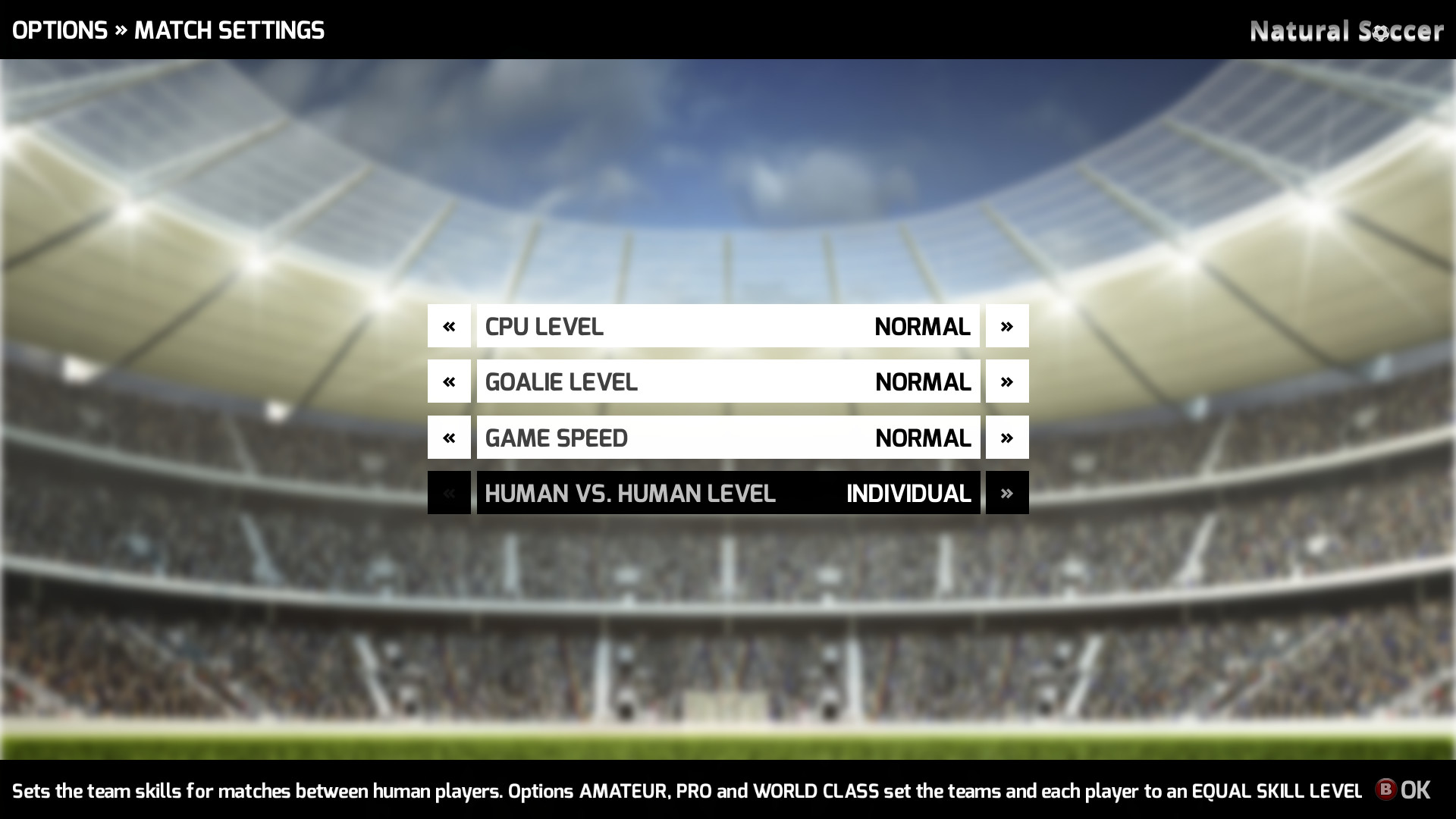Click the OPTIONS » MATCH SETTINGS title

pos(168,30)
